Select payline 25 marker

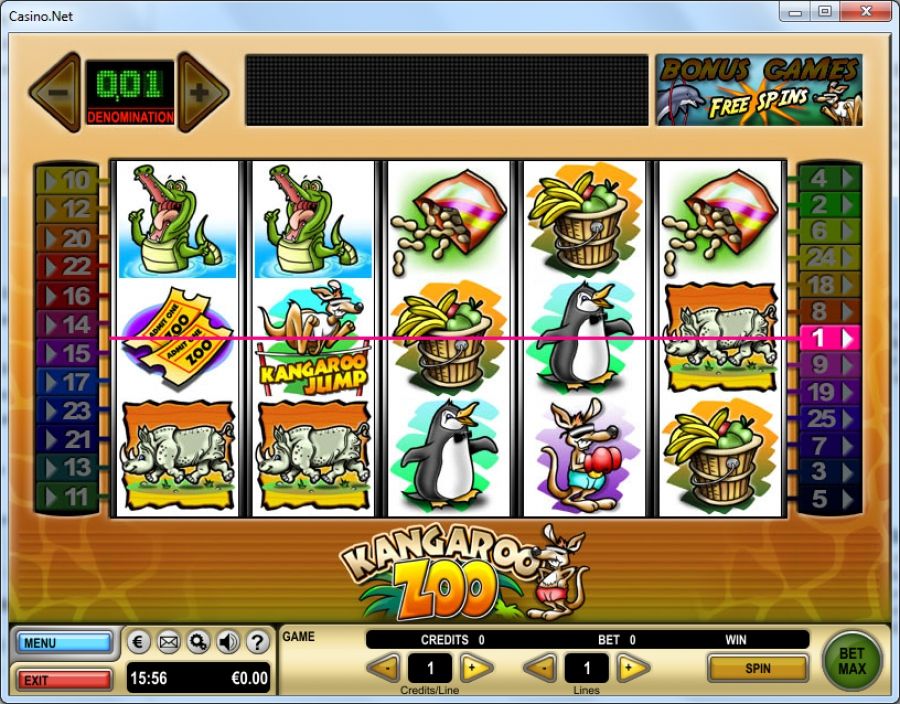pyautogui.click(x=829, y=419)
